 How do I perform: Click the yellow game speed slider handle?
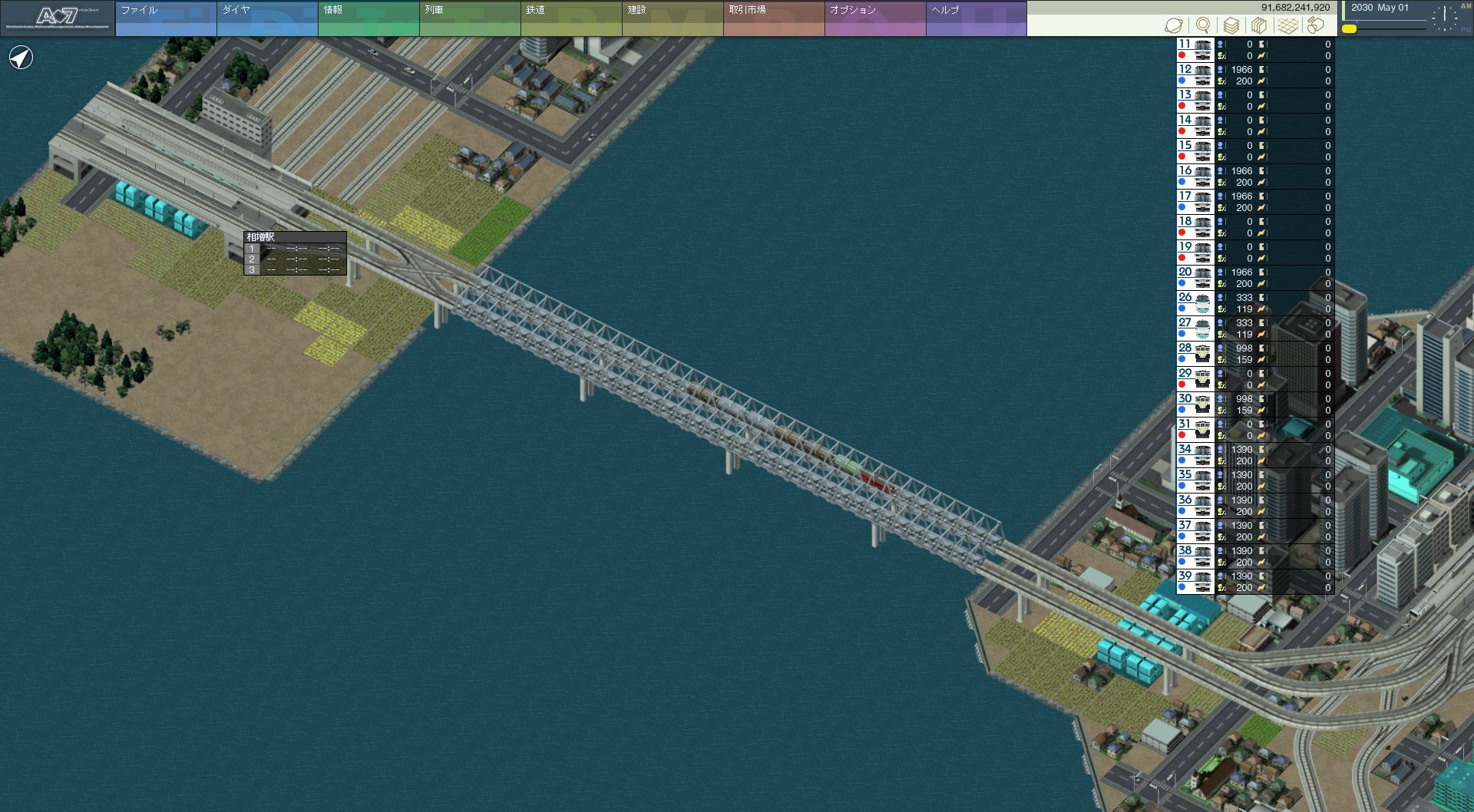pyautogui.click(x=1349, y=29)
